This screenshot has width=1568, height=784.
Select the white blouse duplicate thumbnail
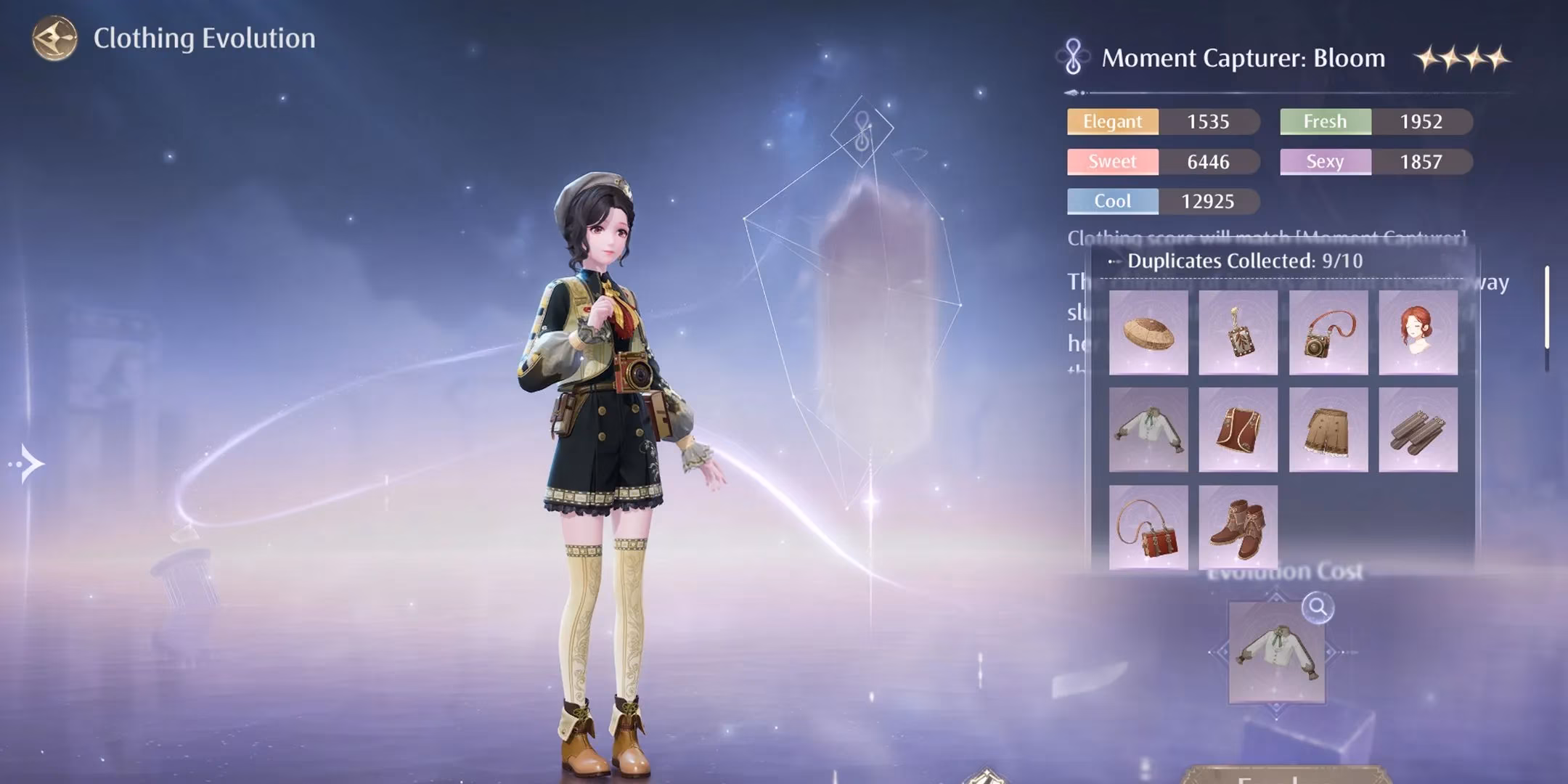[x=1149, y=430]
